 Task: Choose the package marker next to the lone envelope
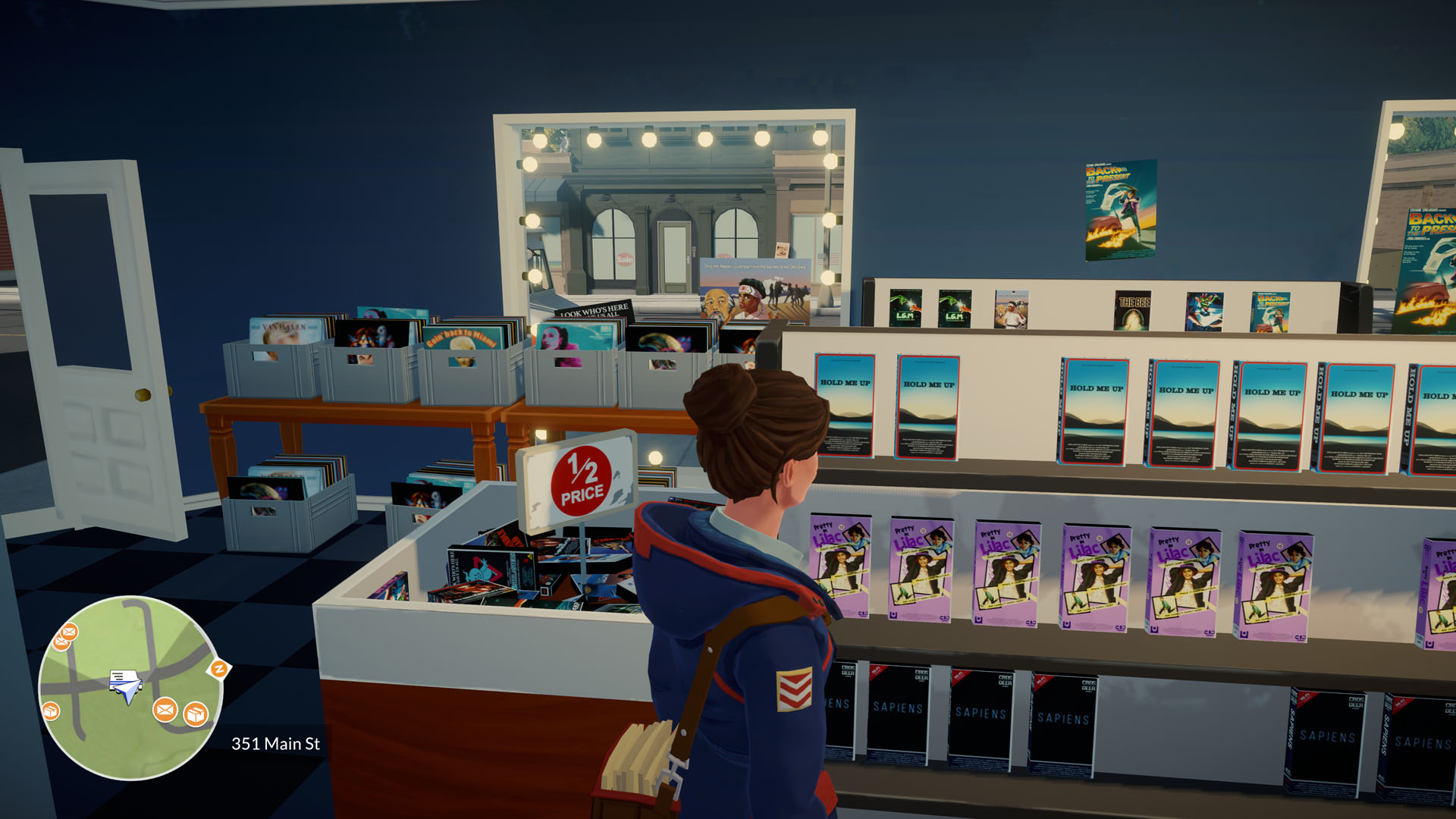(196, 714)
